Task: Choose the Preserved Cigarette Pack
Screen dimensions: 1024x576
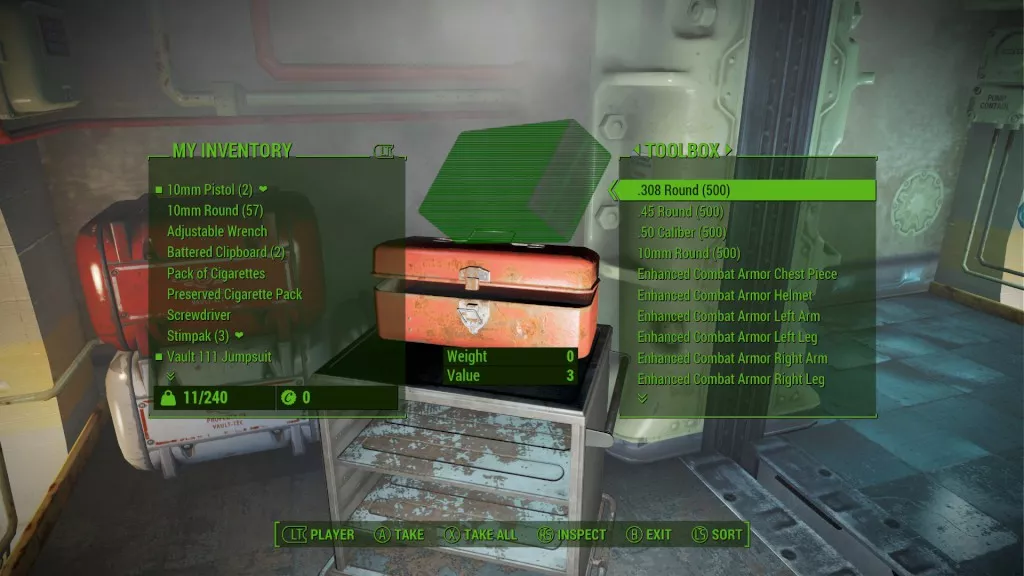Action: [234, 294]
